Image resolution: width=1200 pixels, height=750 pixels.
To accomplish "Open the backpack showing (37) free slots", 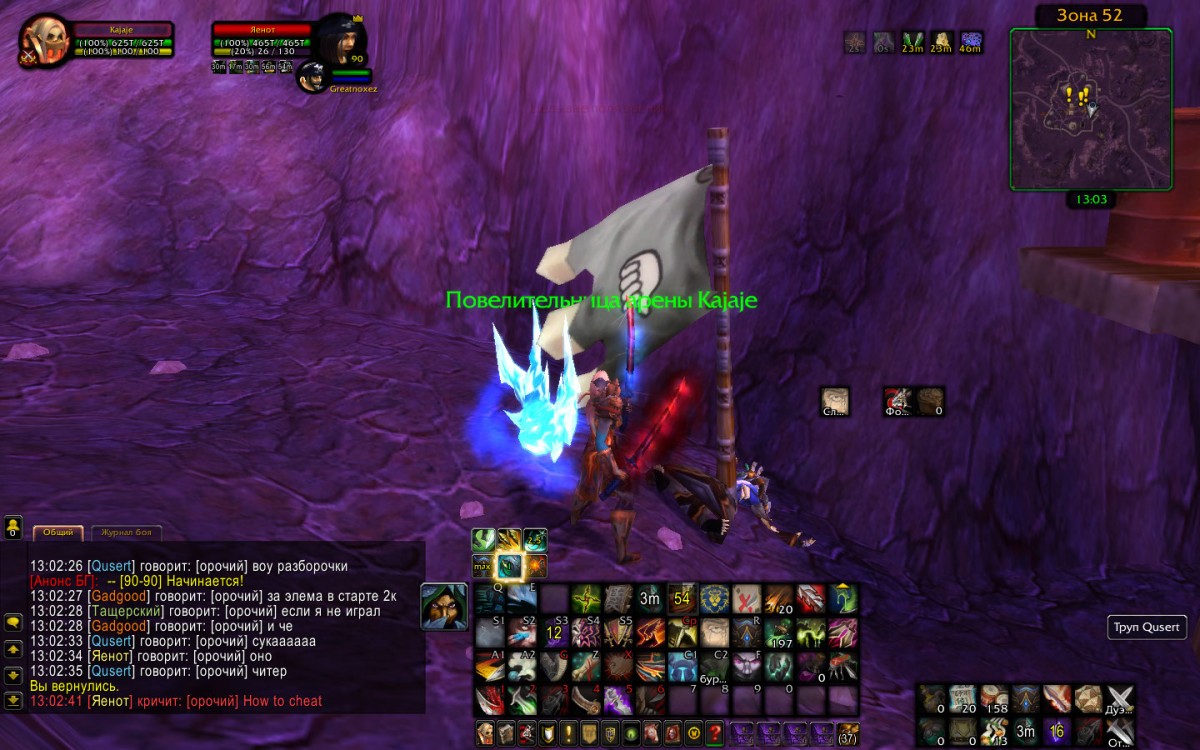I will click(x=847, y=732).
